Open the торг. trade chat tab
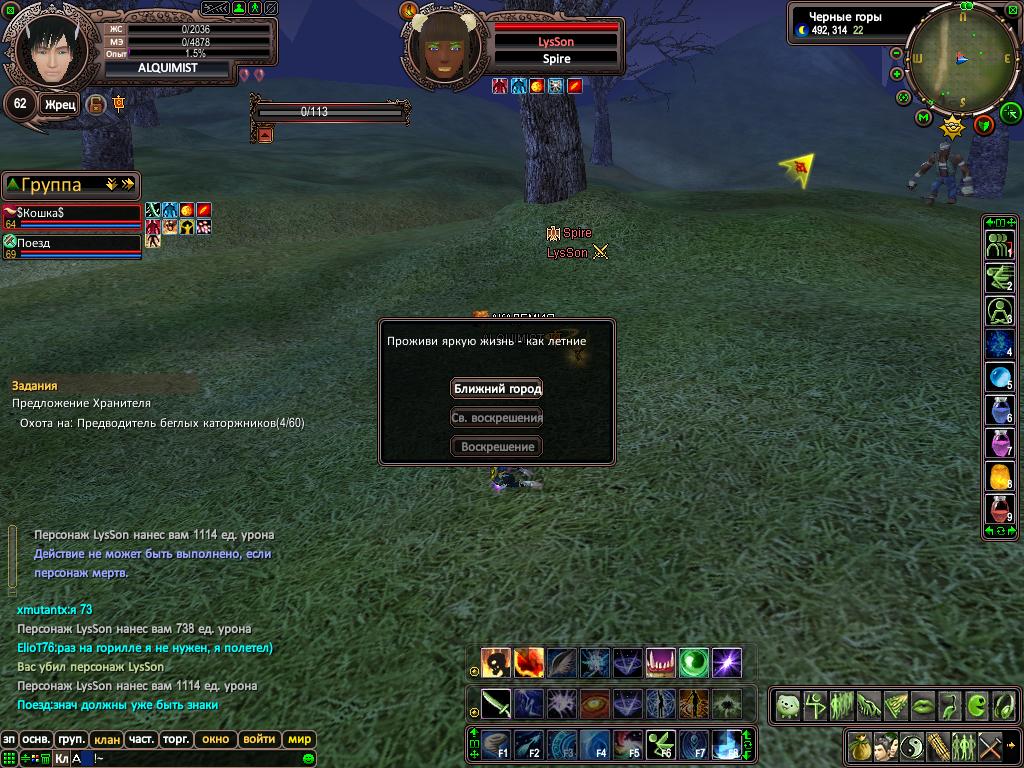The height and width of the screenshot is (768, 1024). click(x=176, y=740)
